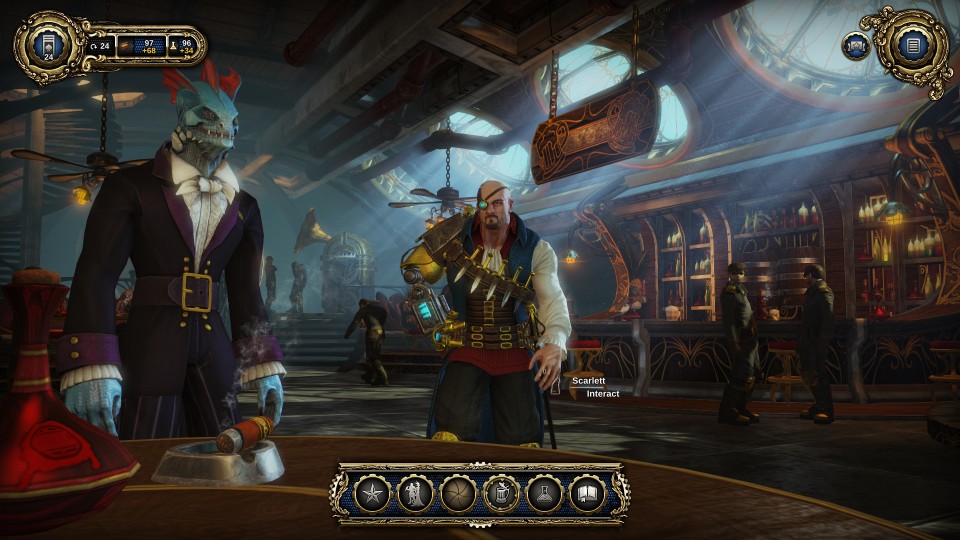Open the rank badge showing level 24
The width and height of the screenshot is (960, 540).
click(x=47, y=46)
